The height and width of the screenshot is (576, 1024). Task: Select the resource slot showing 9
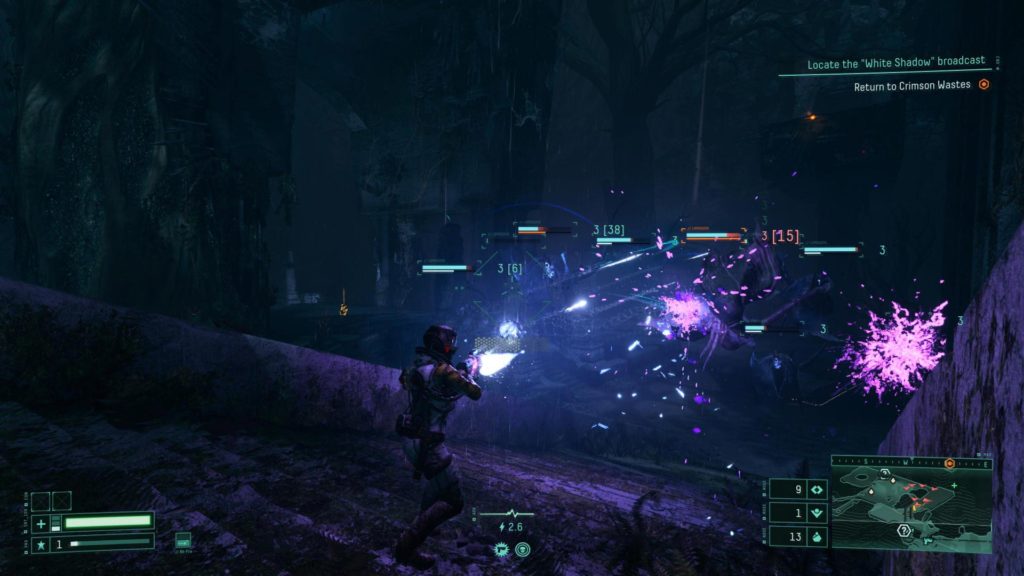800,490
